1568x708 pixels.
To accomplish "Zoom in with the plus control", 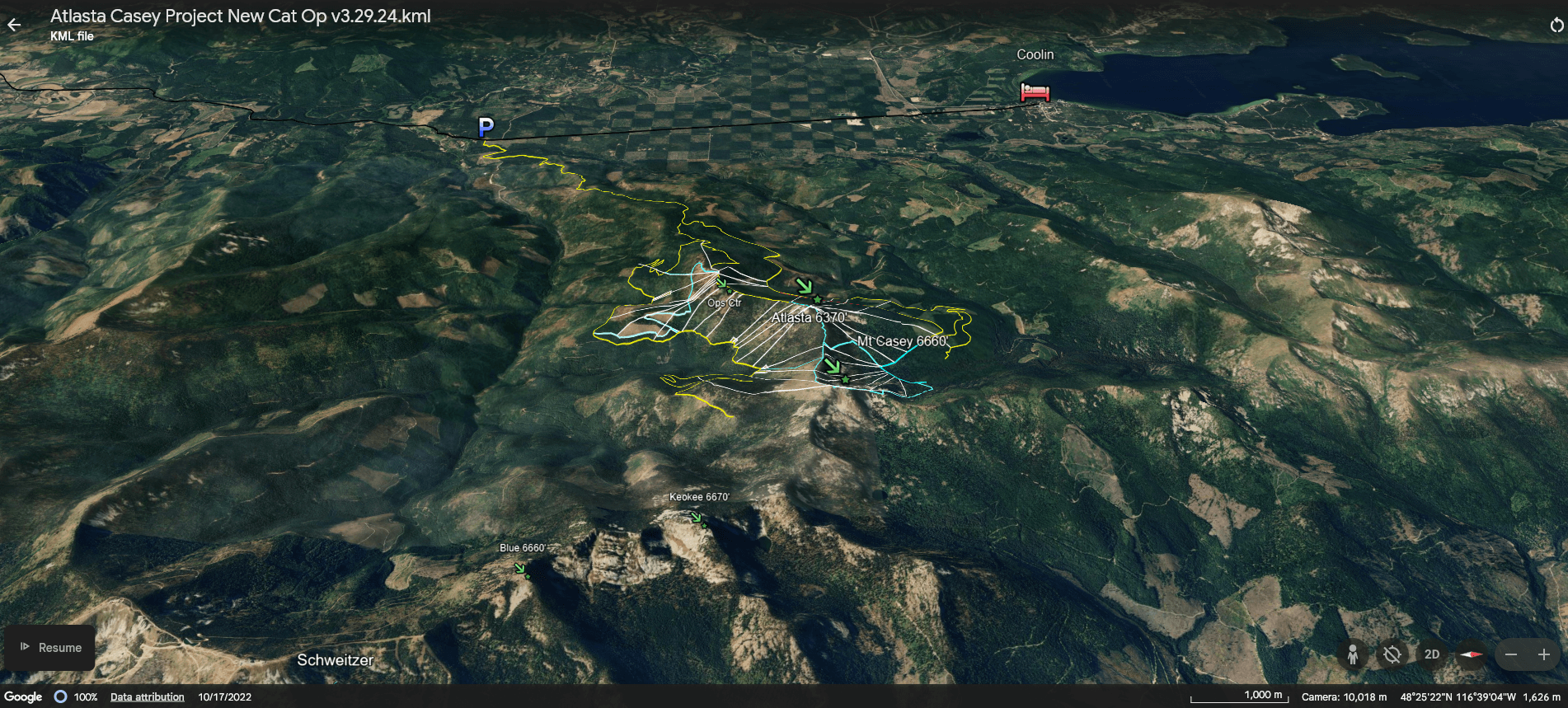I will (1545, 654).
